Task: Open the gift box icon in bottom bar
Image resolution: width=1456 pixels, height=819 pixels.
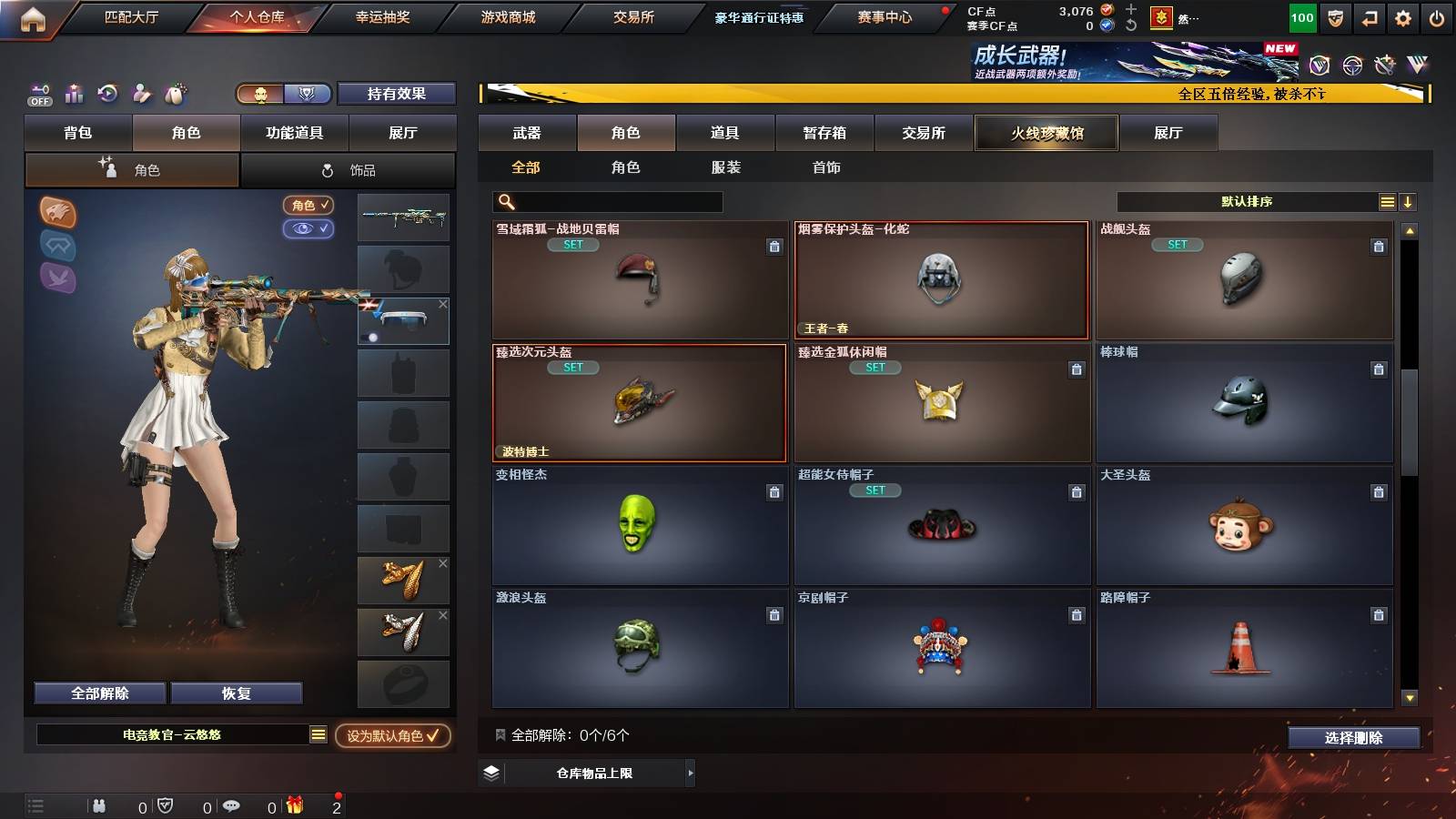Action: pyautogui.click(x=293, y=806)
